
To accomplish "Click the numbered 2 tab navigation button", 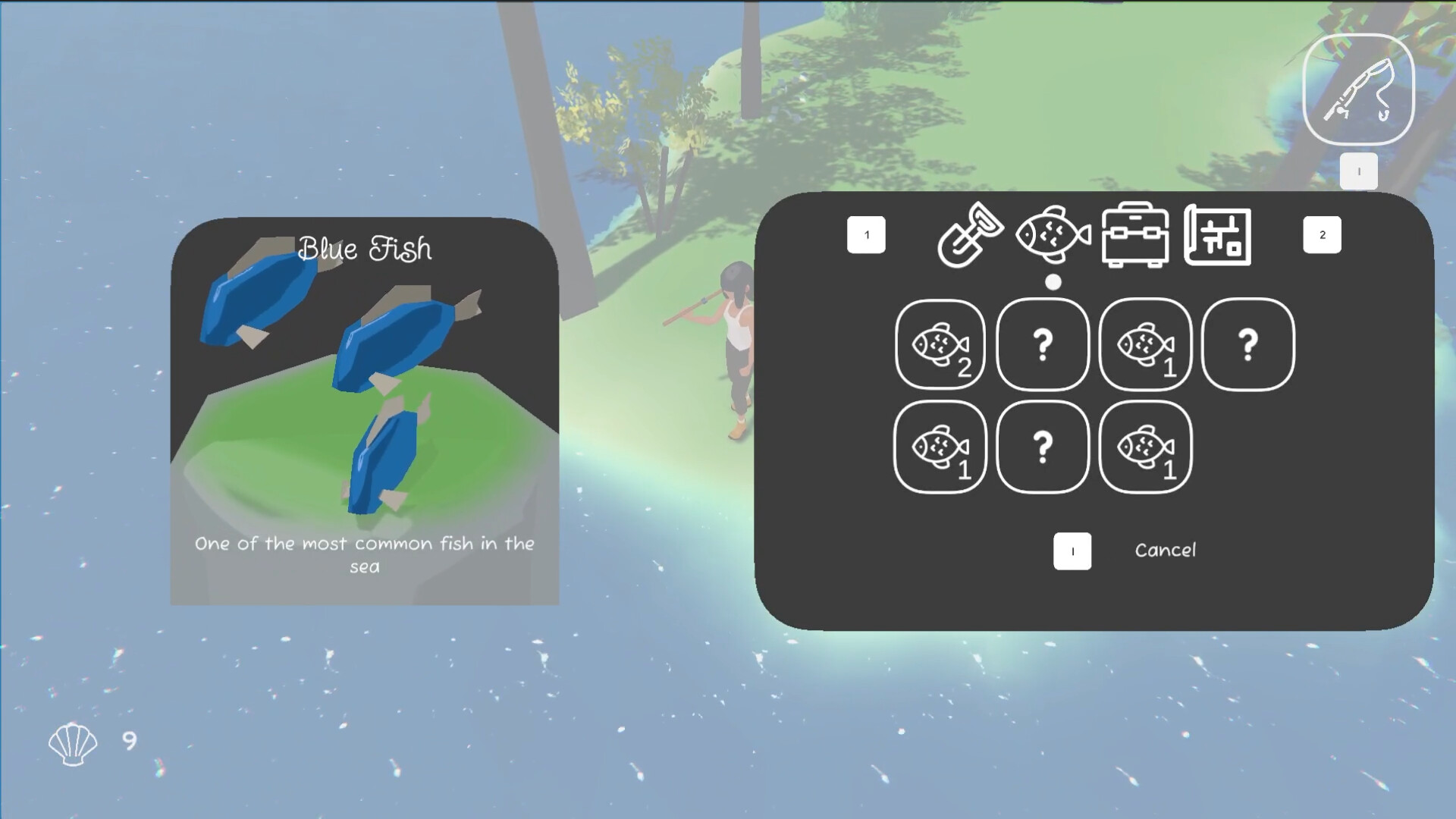I will tap(1322, 235).
